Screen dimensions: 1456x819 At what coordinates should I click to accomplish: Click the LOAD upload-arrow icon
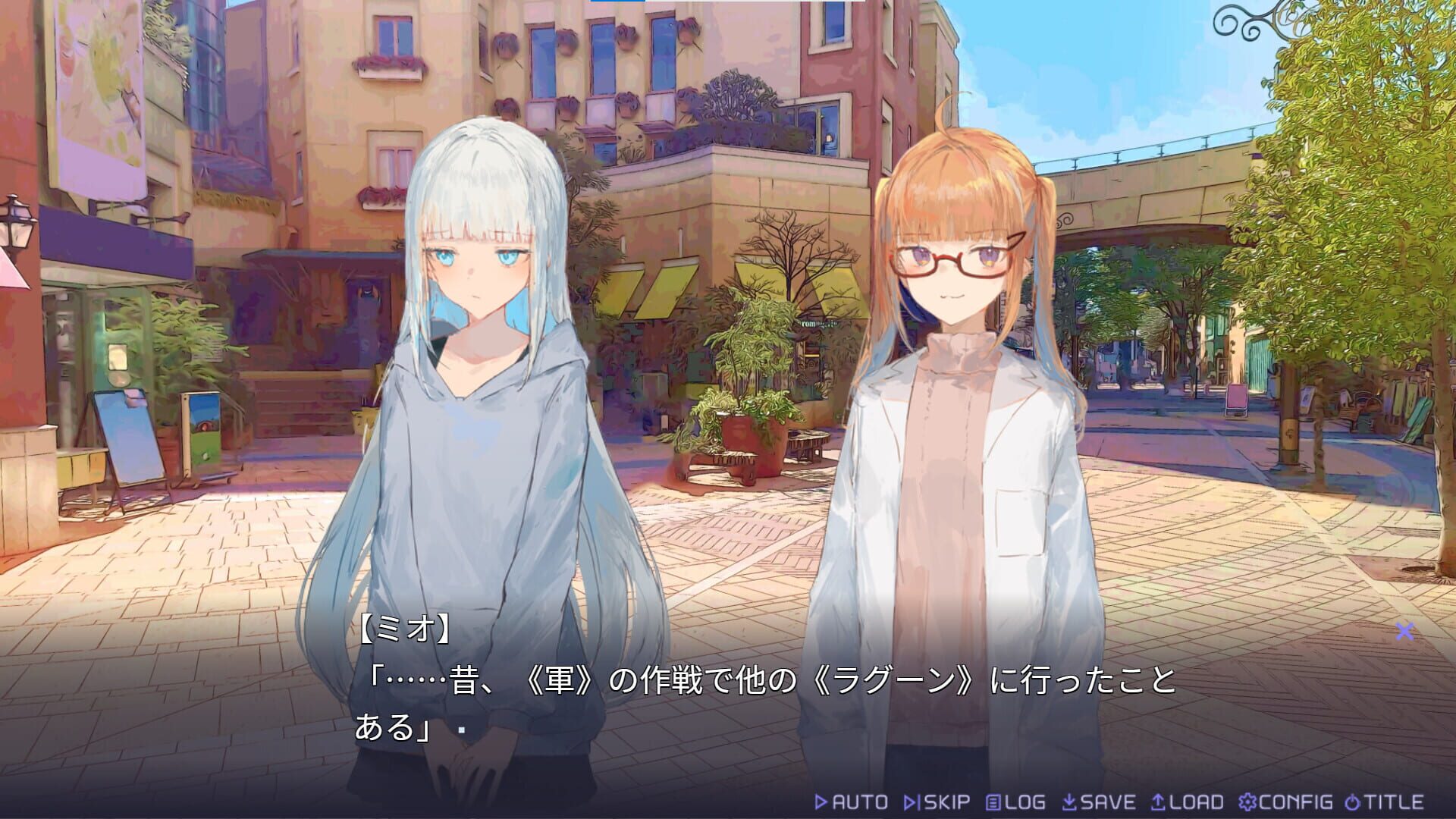1158,802
